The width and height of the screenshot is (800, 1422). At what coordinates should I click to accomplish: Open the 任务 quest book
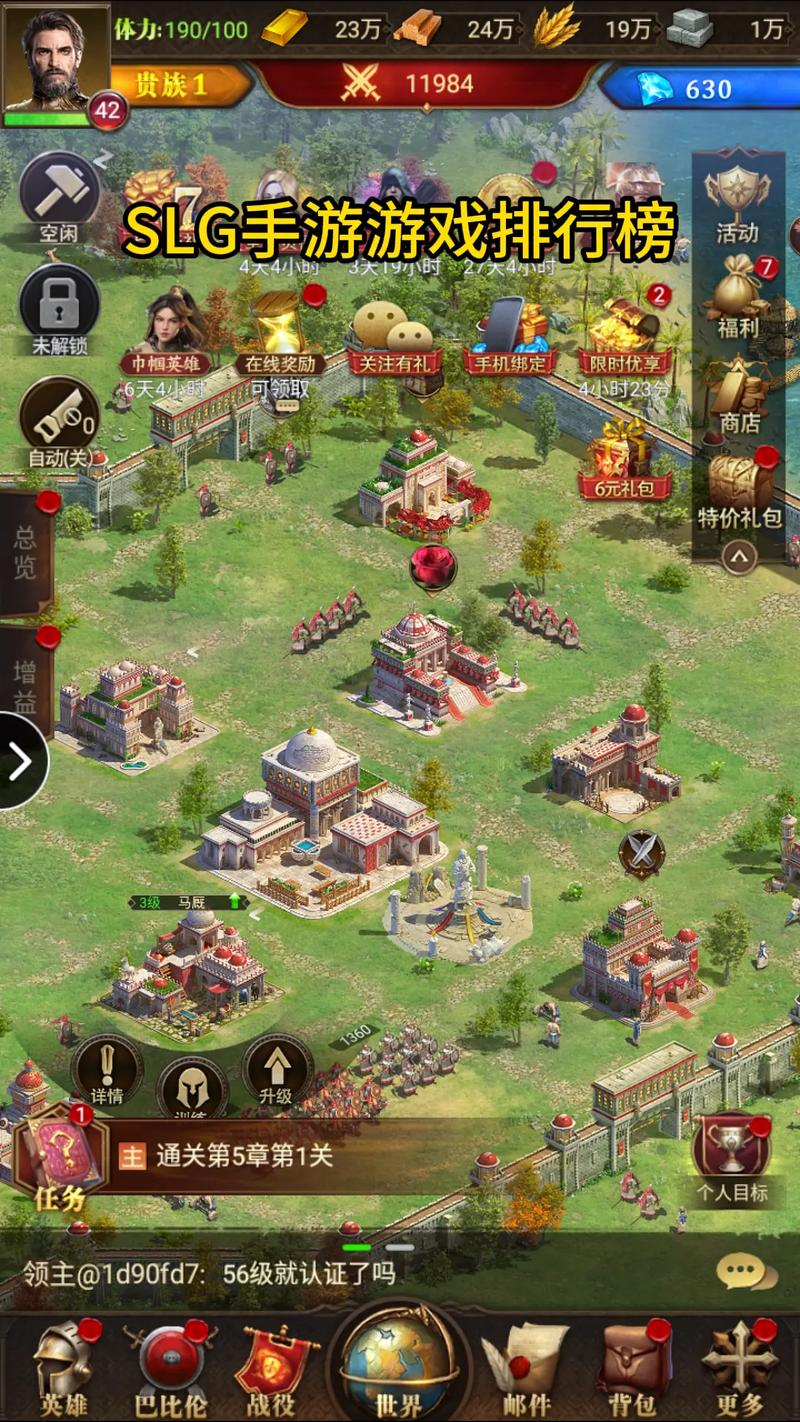pyautogui.click(x=60, y=1160)
